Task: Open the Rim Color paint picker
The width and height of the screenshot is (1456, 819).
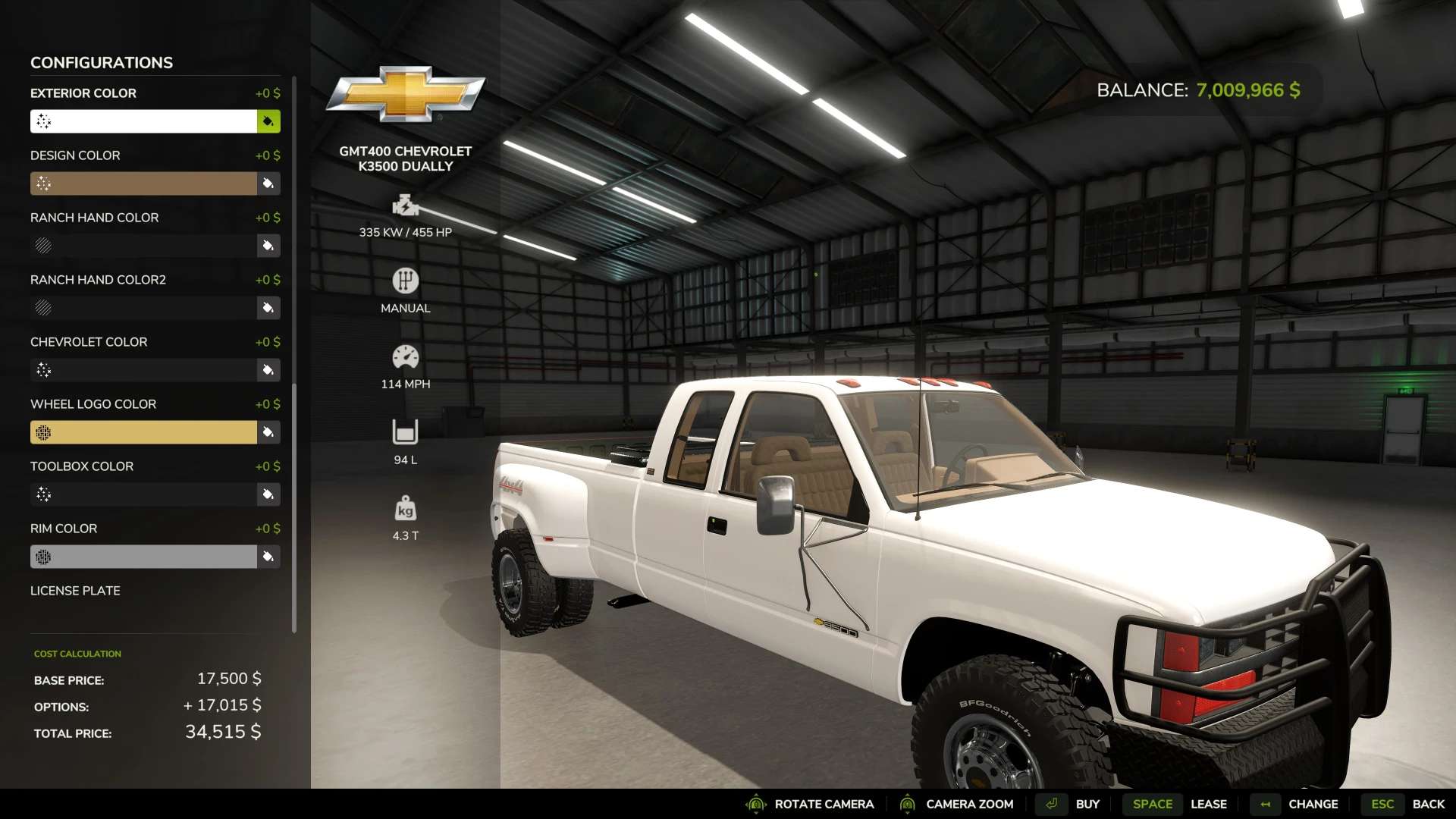Action: pos(268,557)
